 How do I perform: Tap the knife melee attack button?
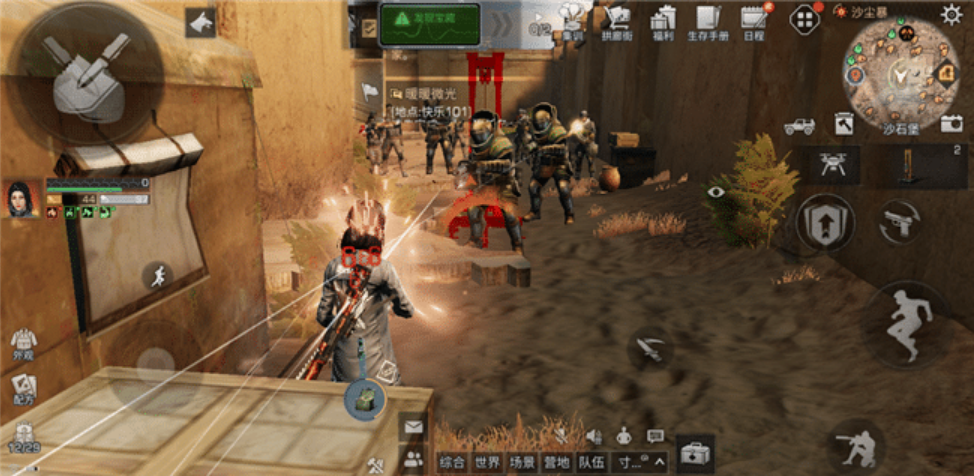click(x=652, y=348)
